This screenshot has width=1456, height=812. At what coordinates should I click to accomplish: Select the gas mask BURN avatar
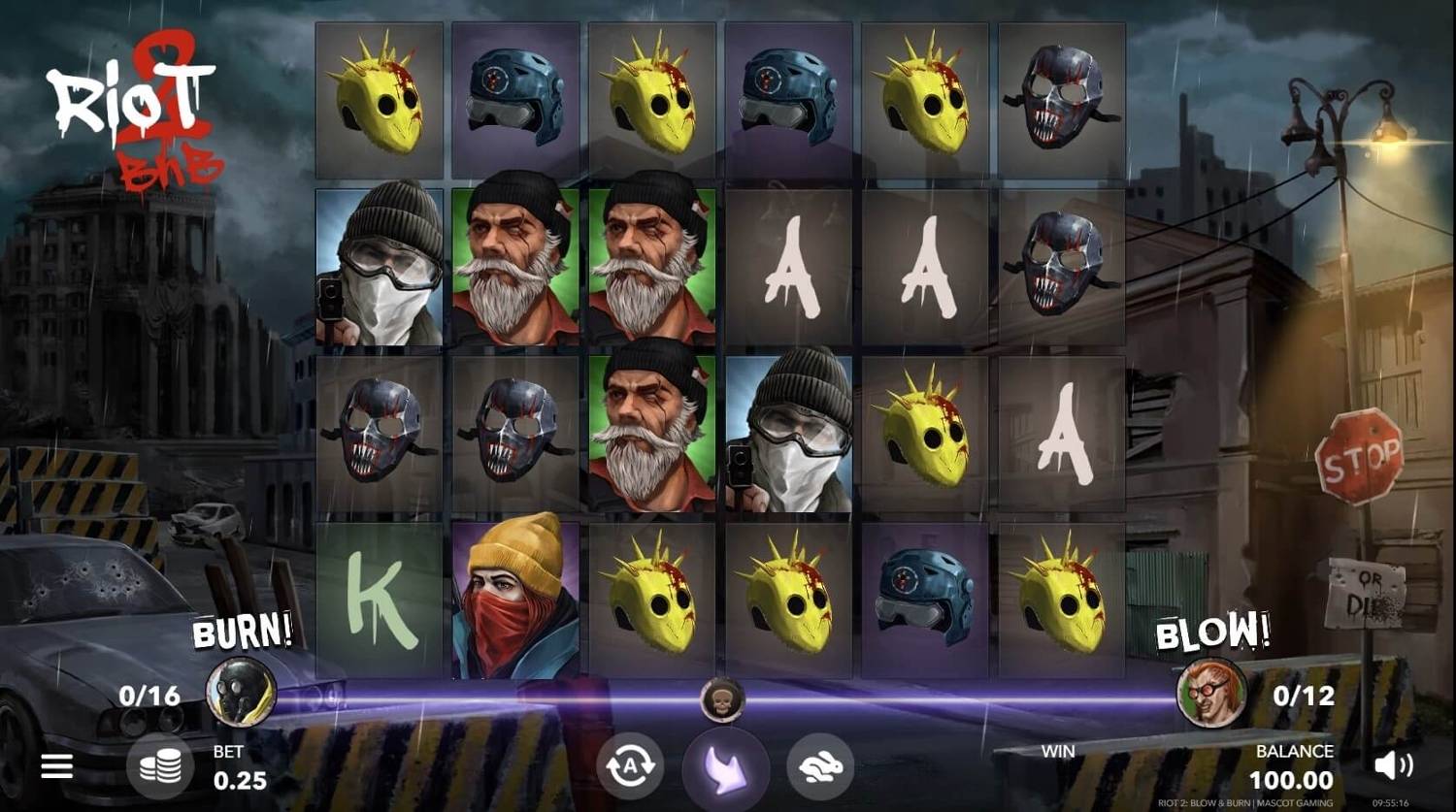(242, 691)
